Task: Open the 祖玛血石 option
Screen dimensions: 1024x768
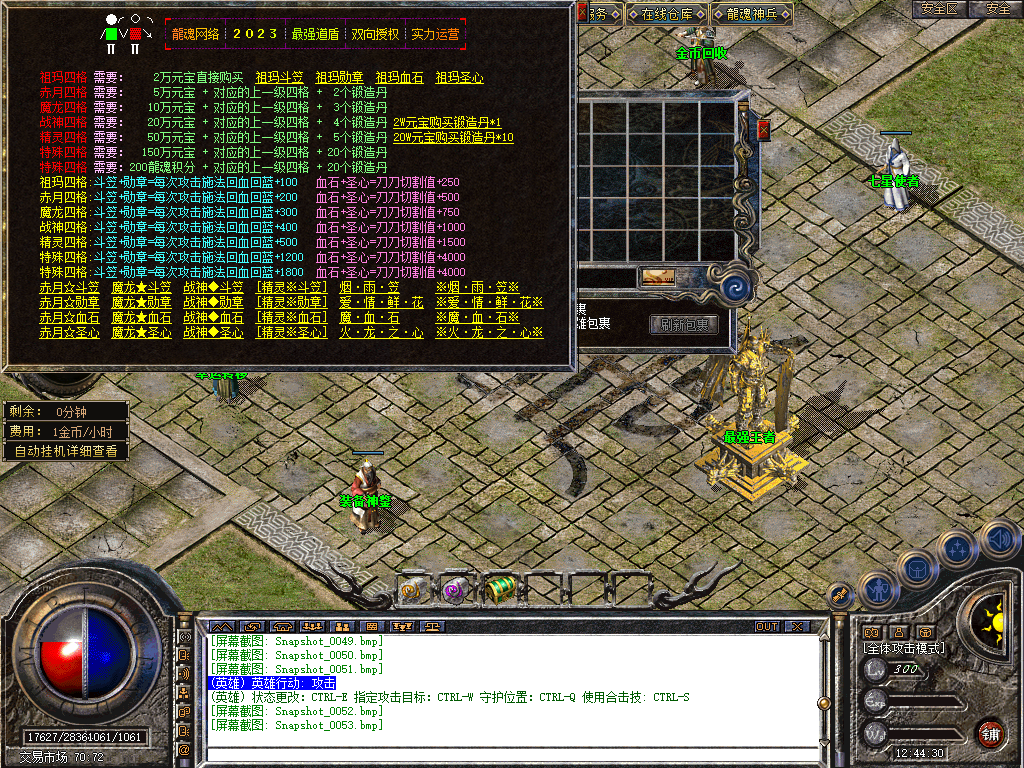Action: click(x=399, y=77)
